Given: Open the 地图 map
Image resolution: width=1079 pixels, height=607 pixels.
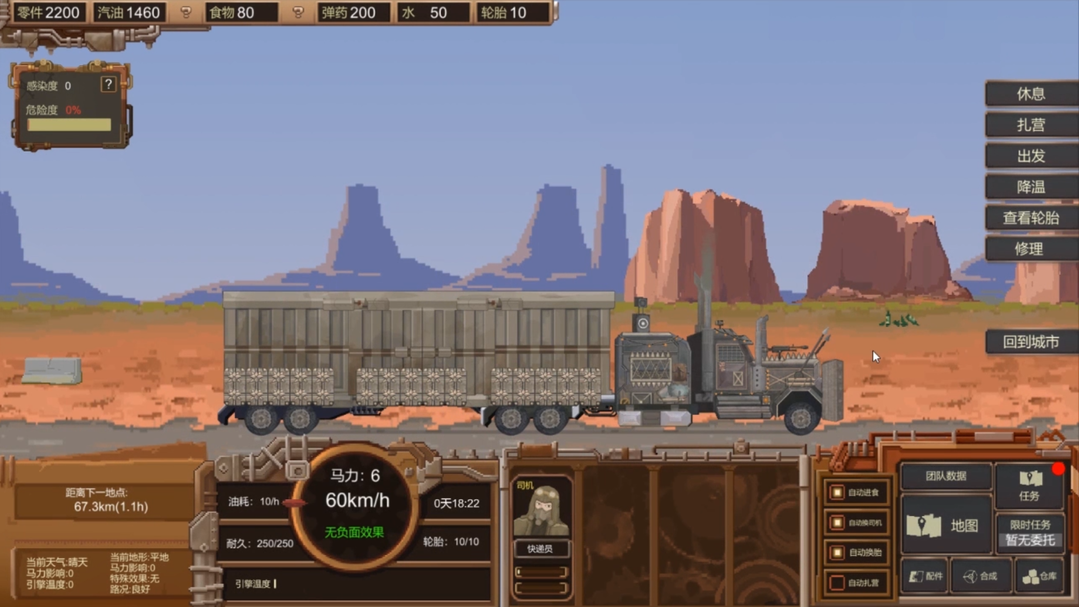Looking at the screenshot, I should point(945,525).
